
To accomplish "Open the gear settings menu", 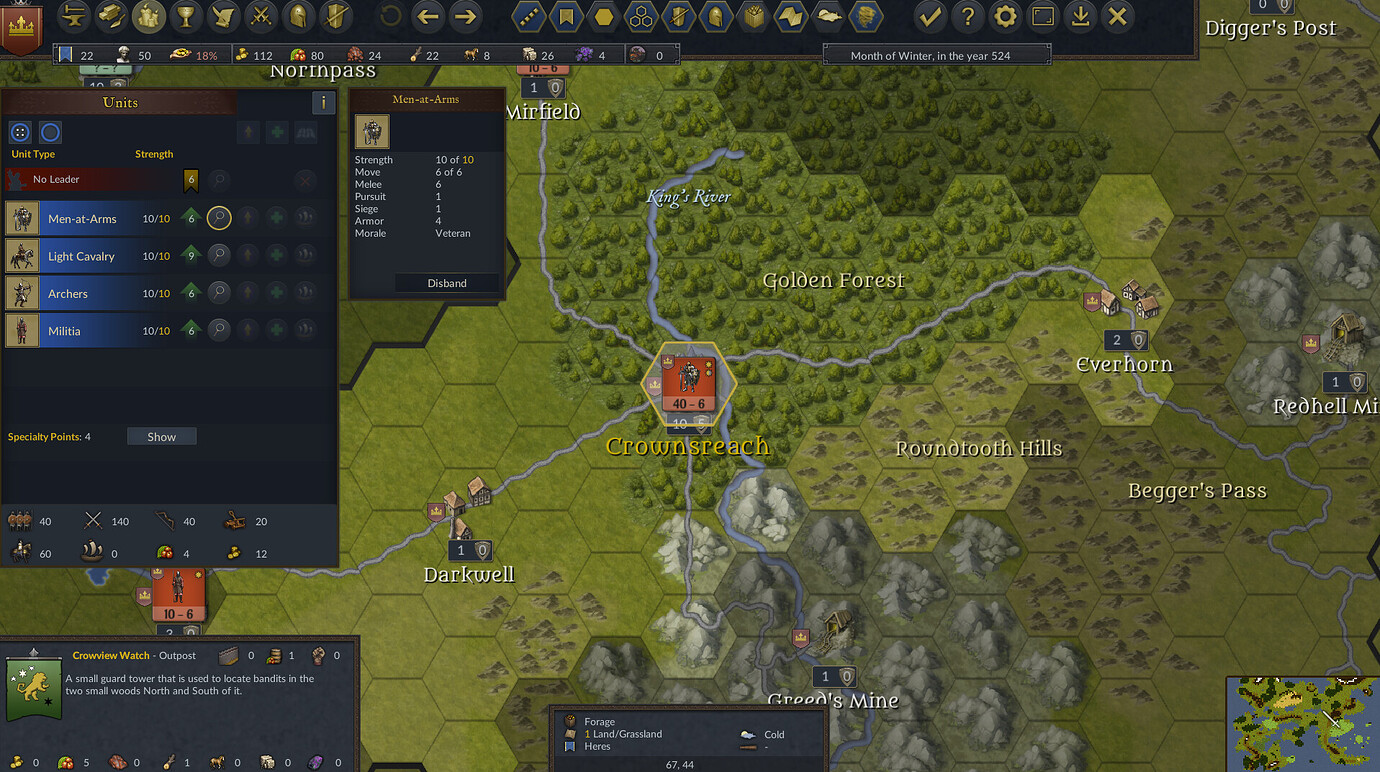I will (x=1005, y=16).
